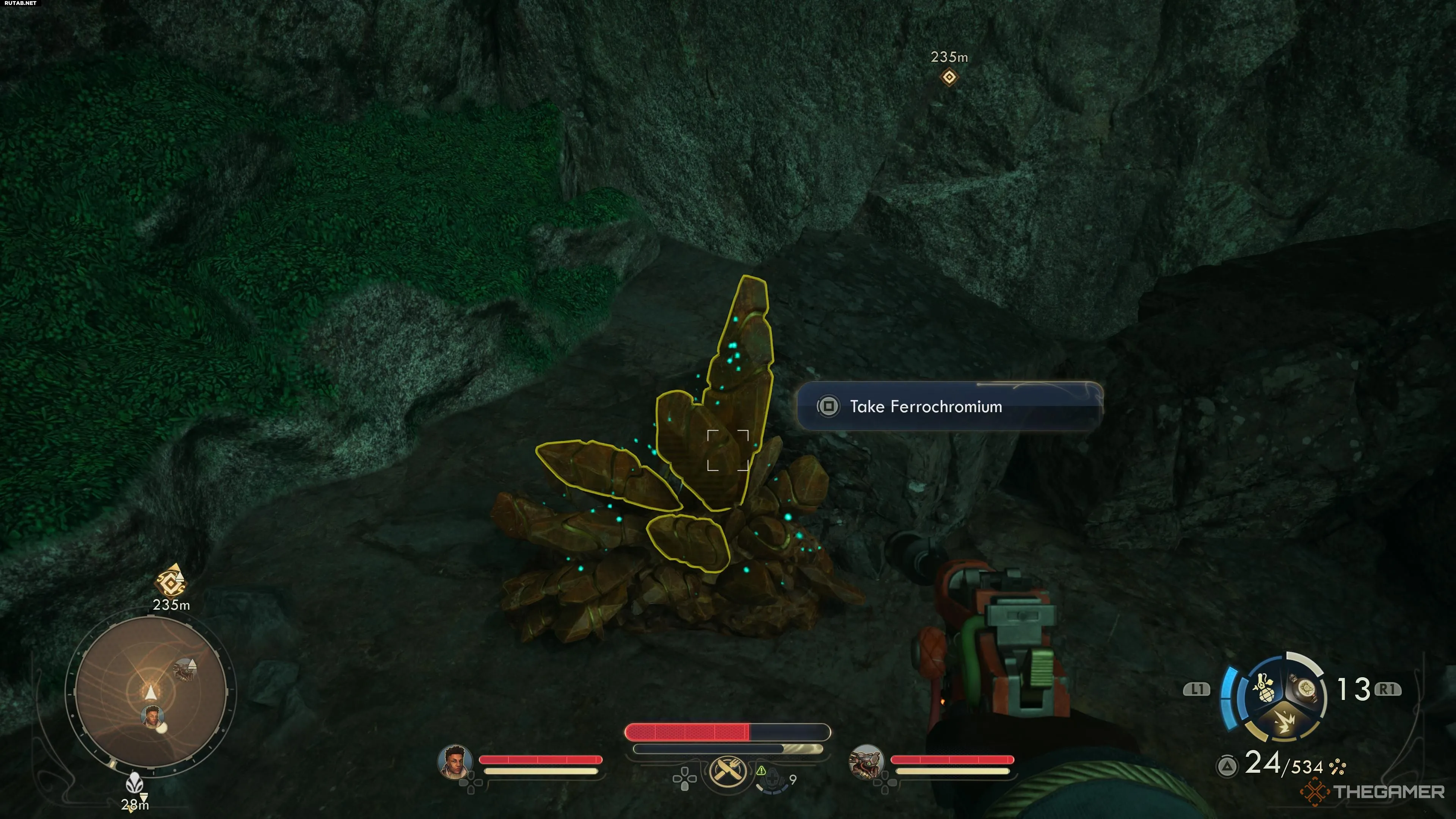Click the gold quest marker above the minimap
Viewport: 1456px width, 819px height.
click(x=170, y=581)
